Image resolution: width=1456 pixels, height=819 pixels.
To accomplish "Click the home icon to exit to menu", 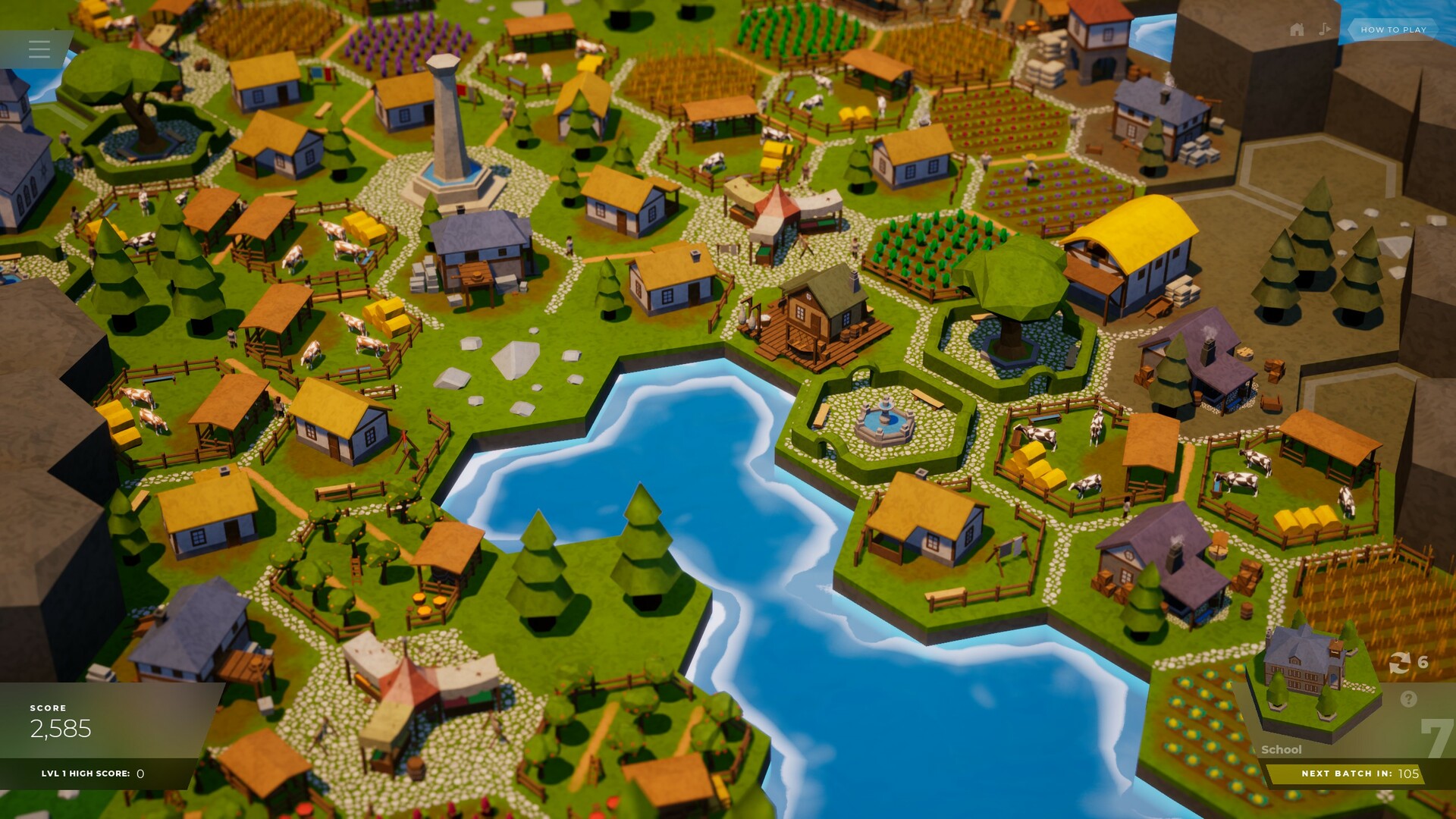I will (1296, 29).
